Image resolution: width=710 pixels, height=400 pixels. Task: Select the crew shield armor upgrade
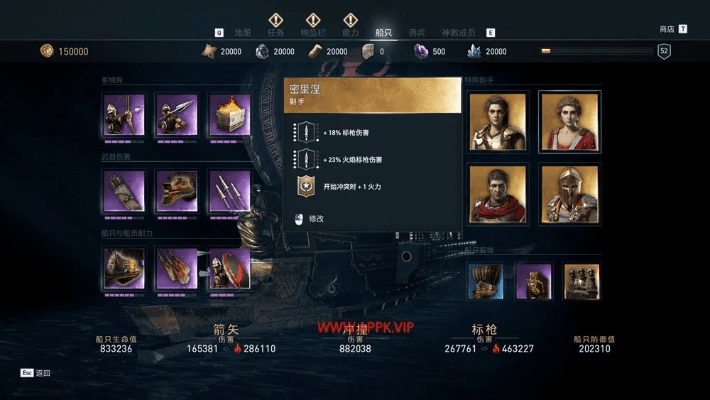[x=229, y=268]
